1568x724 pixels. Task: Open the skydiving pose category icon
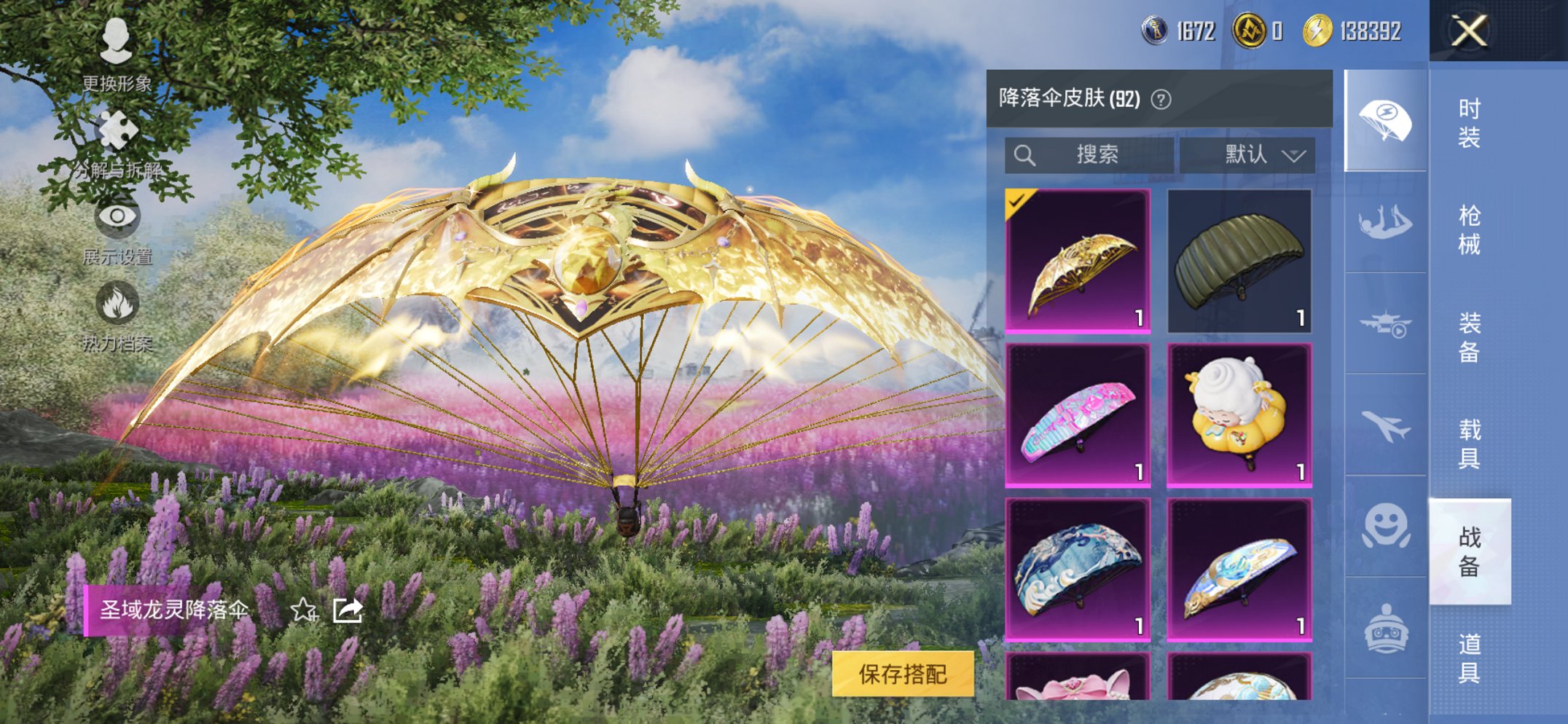[1384, 219]
